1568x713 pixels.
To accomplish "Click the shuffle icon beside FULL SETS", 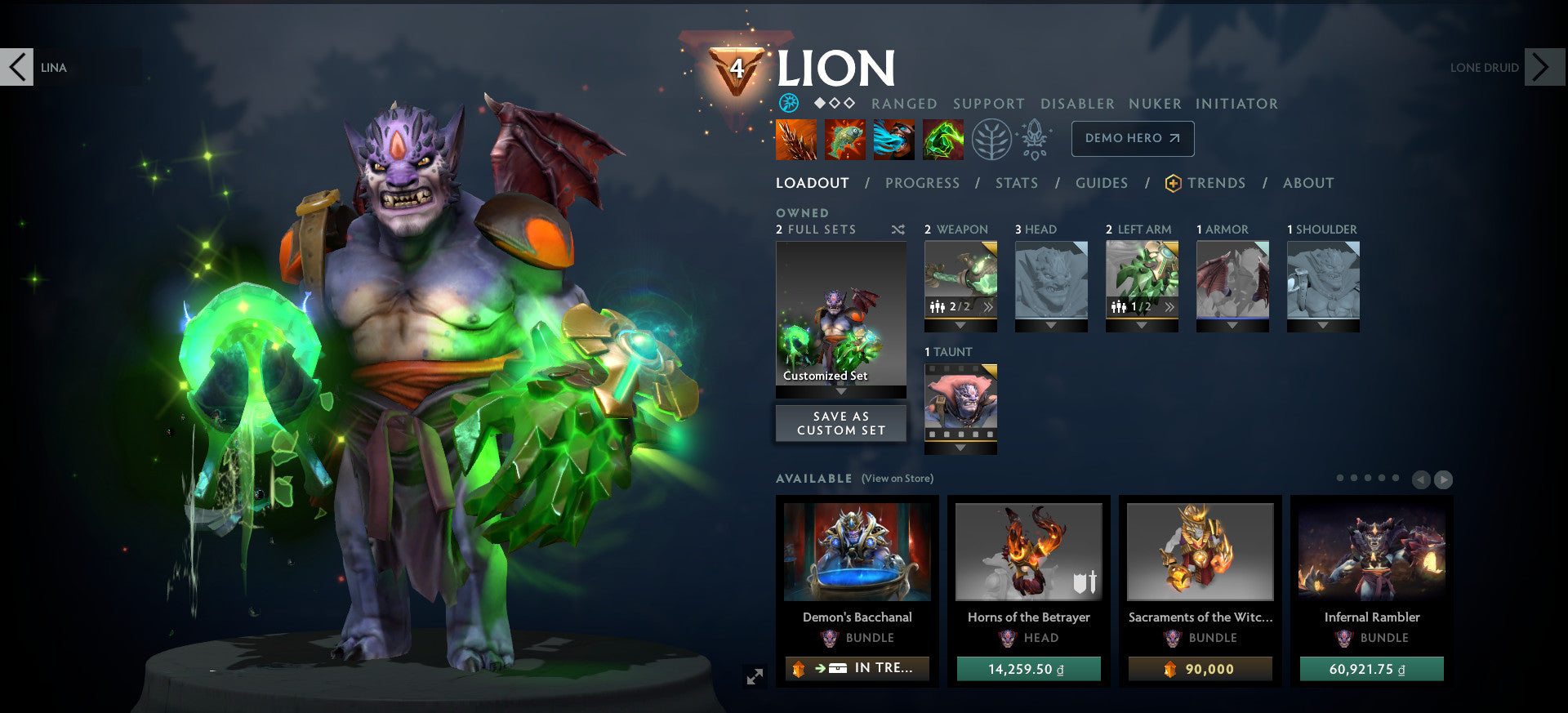I will click(x=898, y=229).
